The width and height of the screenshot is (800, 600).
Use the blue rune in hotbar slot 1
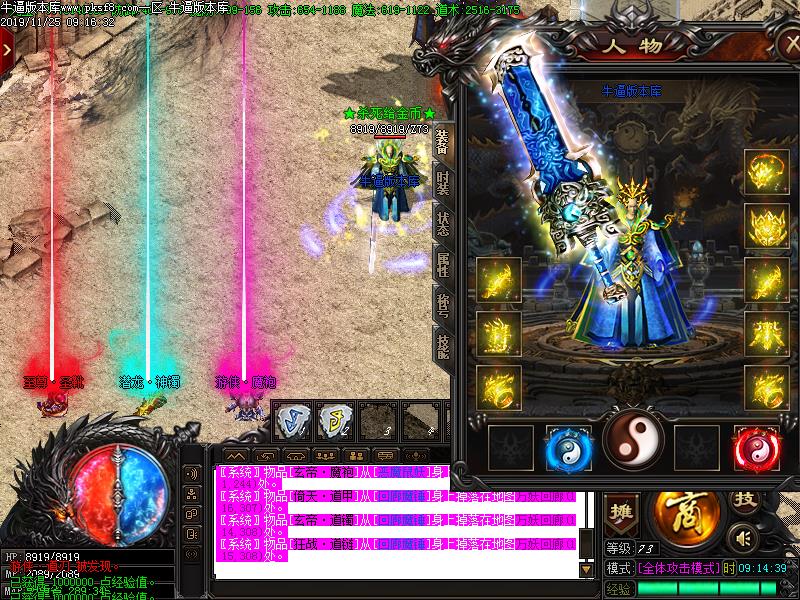[290, 420]
